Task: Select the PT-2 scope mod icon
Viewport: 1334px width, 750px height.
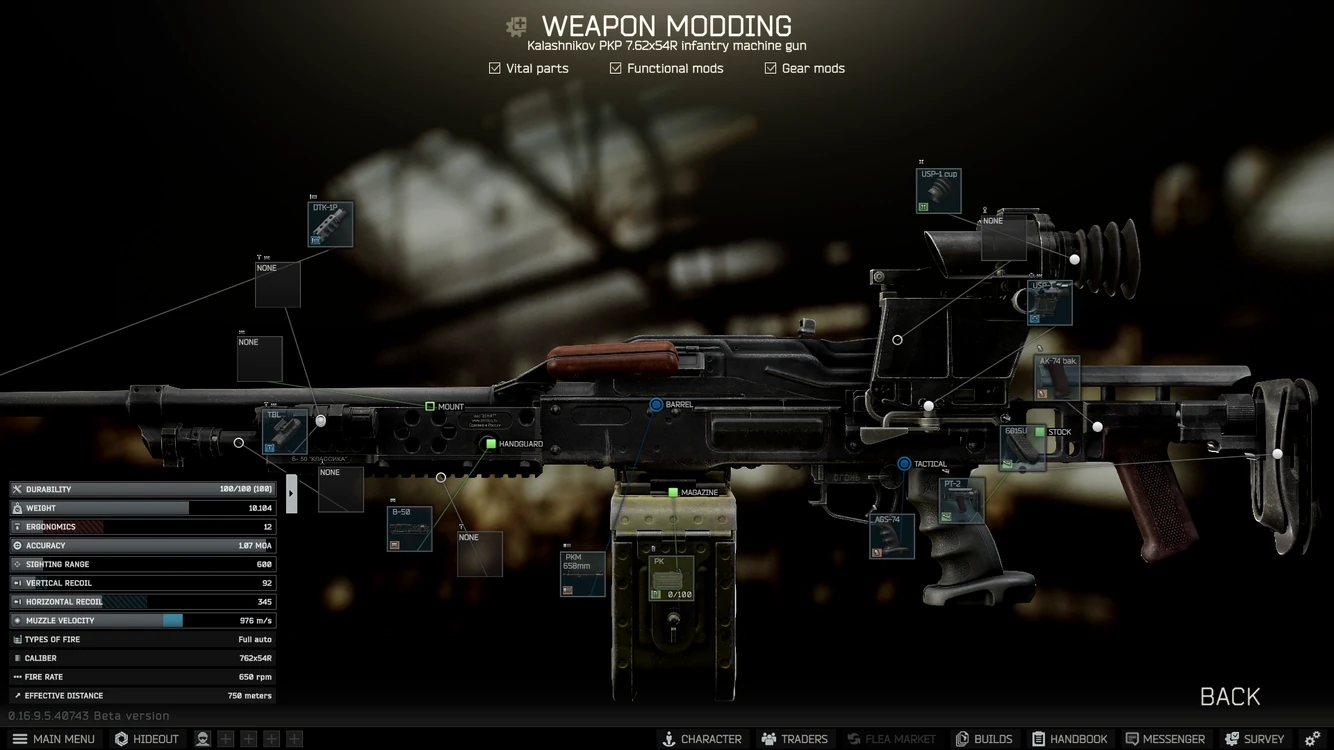Action: 960,499
